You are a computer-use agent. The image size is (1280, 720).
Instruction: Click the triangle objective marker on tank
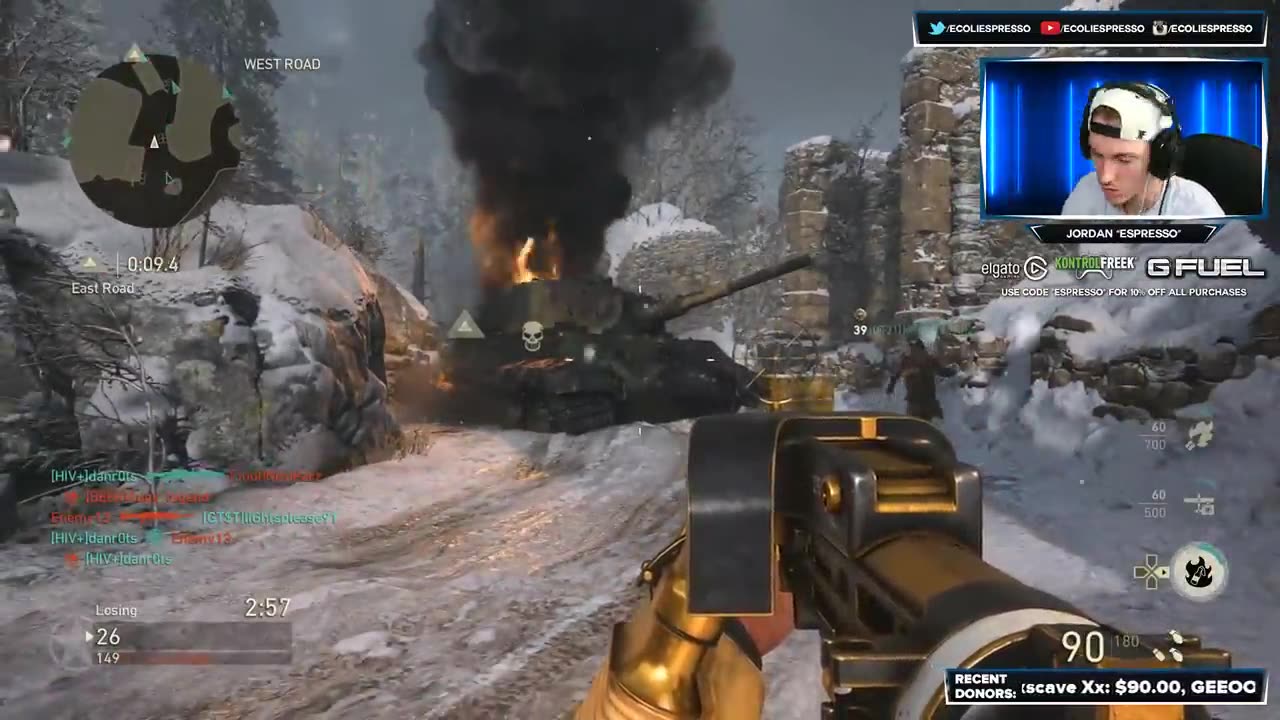(465, 325)
